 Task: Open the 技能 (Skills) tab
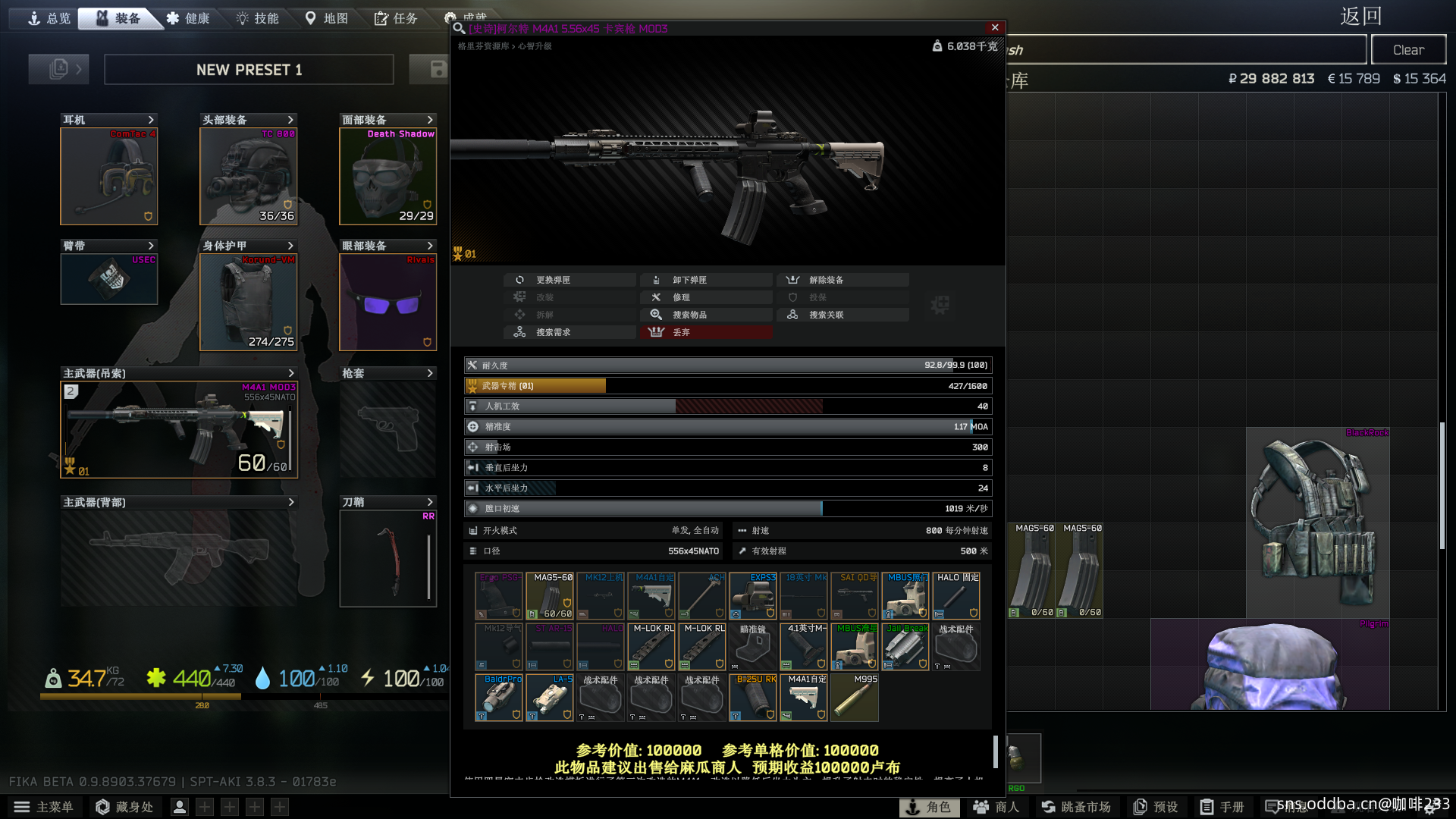258,18
